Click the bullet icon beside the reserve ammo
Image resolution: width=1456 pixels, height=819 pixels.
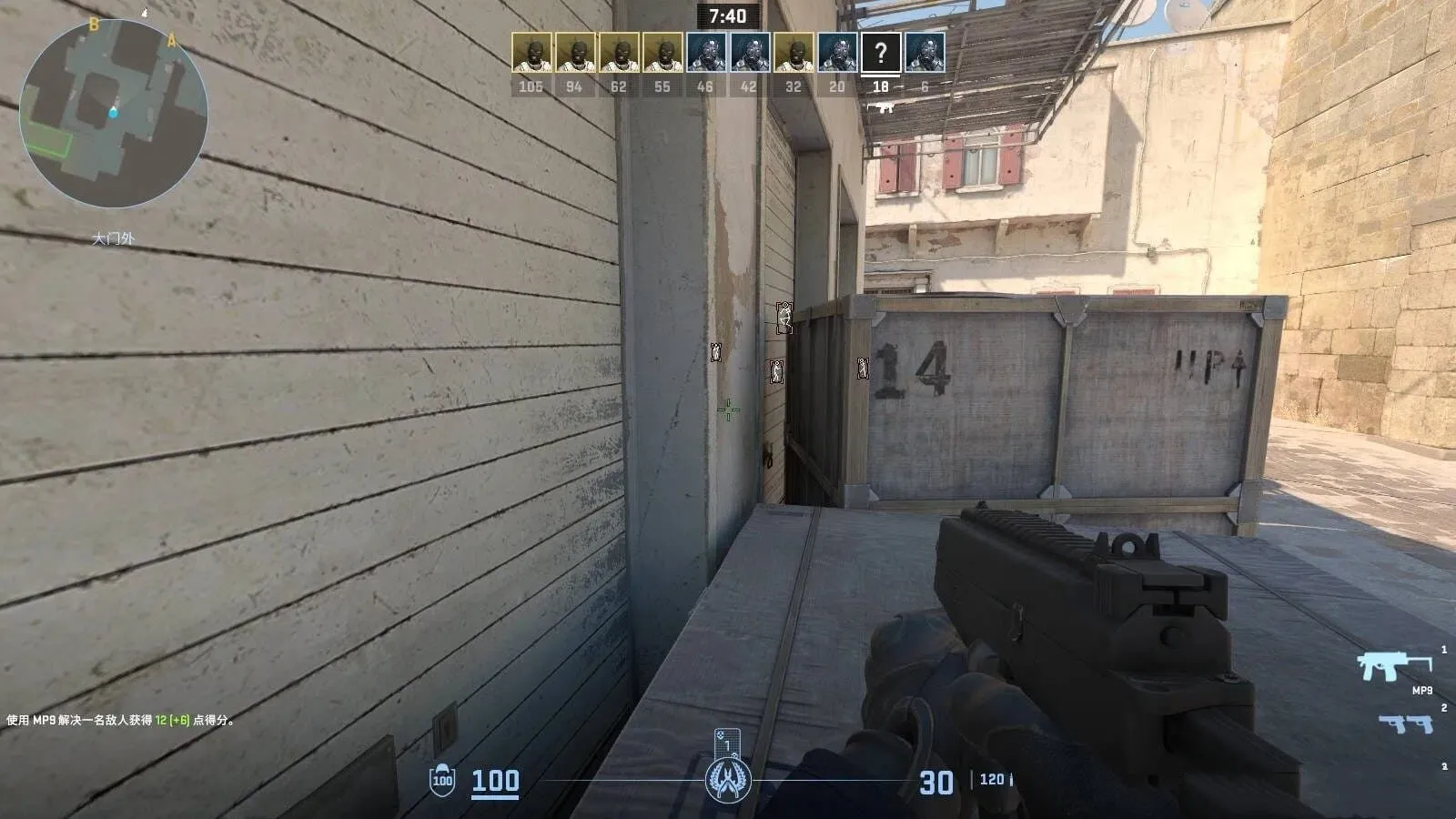pos(1010,778)
